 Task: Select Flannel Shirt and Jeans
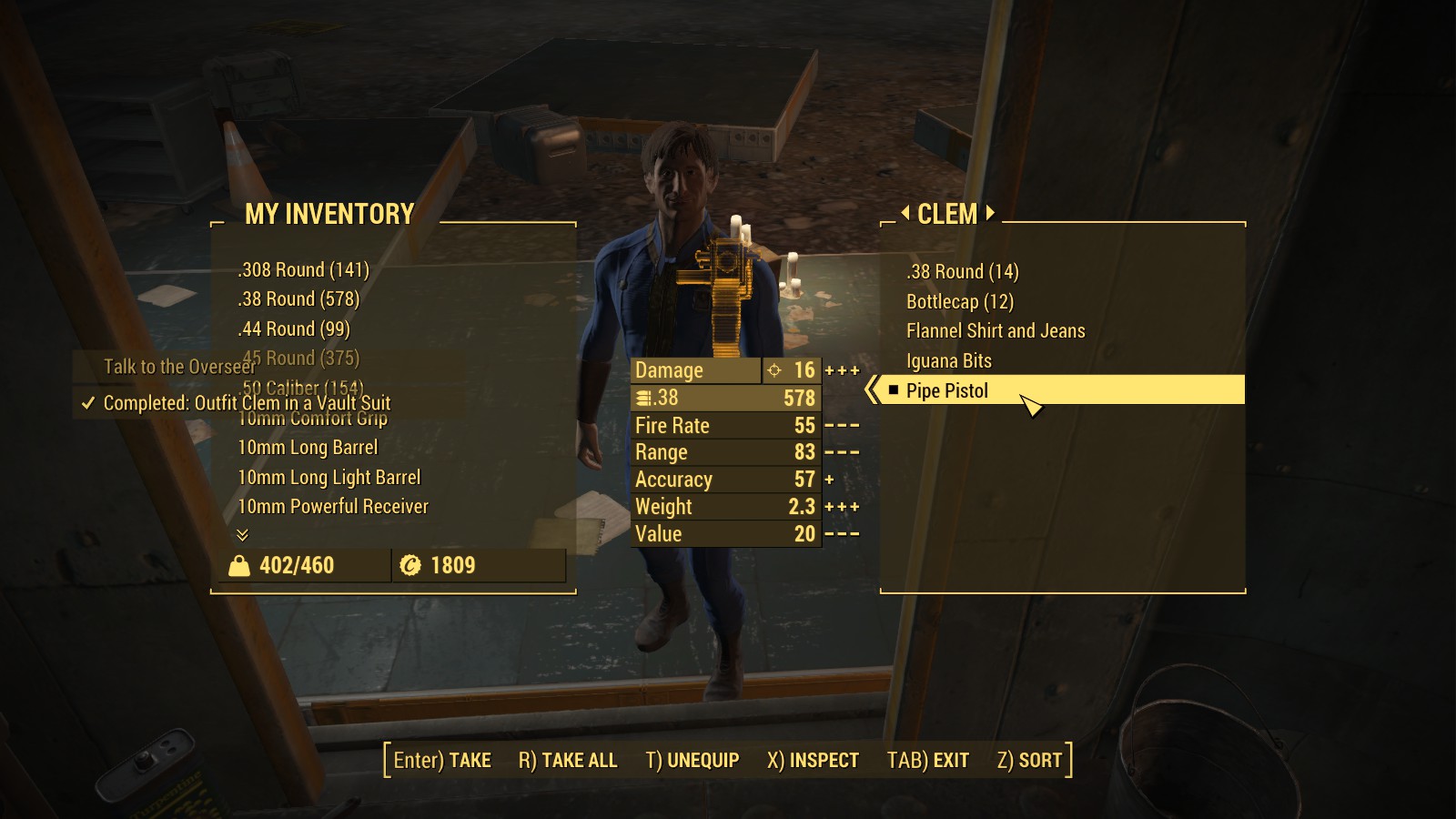pos(996,331)
